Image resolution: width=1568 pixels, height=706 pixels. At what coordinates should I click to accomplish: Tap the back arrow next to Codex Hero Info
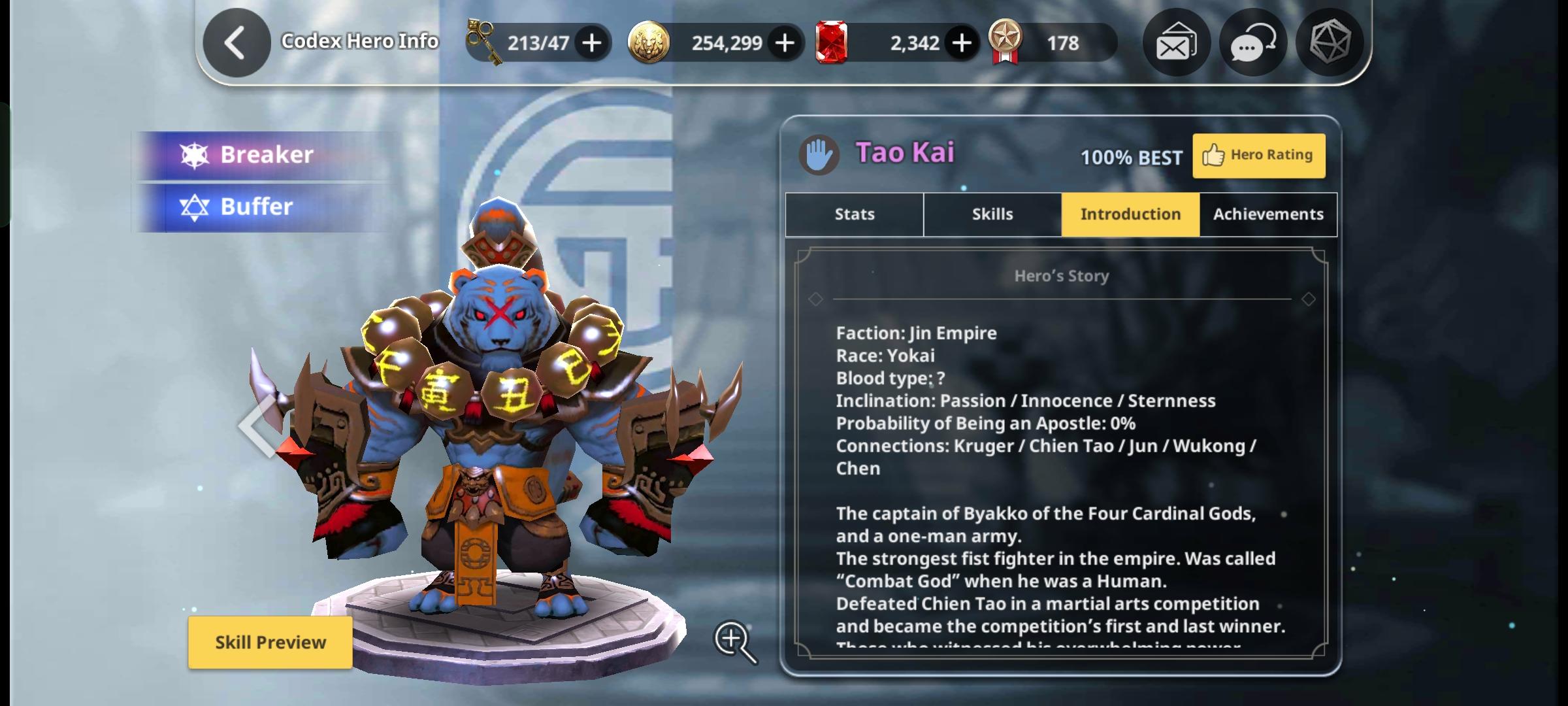[237, 41]
